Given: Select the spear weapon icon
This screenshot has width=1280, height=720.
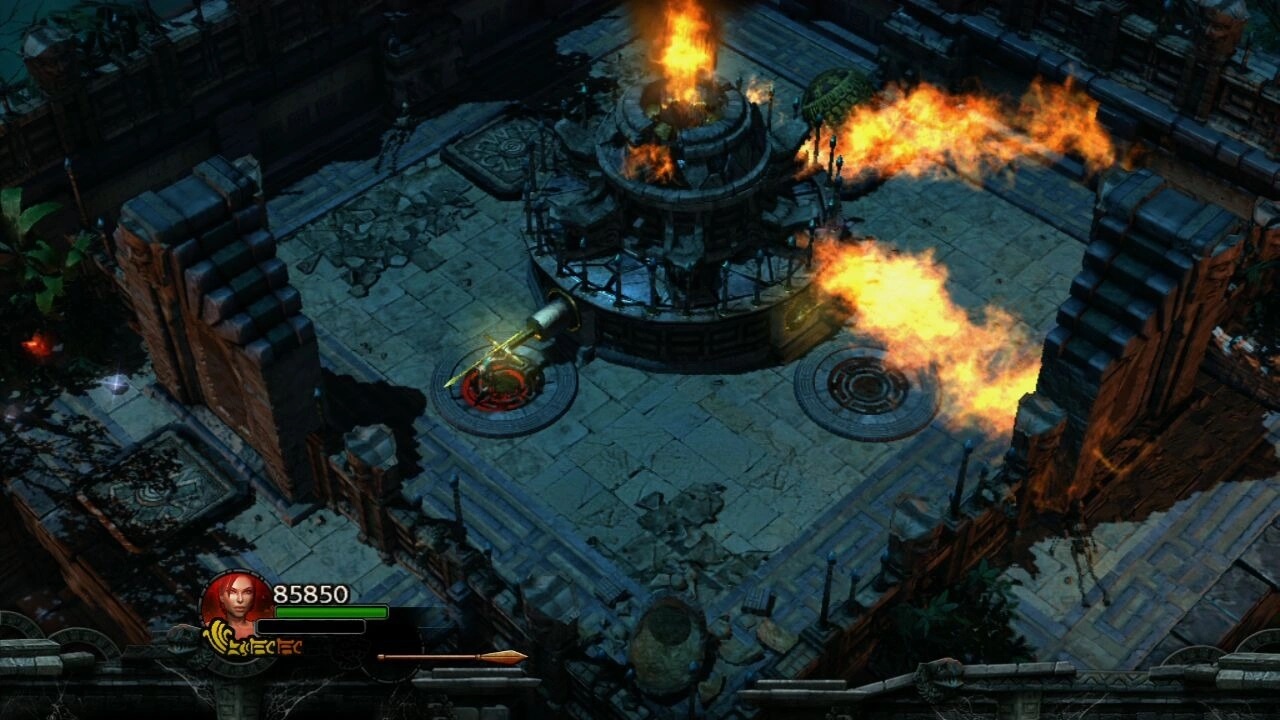Looking at the screenshot, I should (x=452, y=657).
